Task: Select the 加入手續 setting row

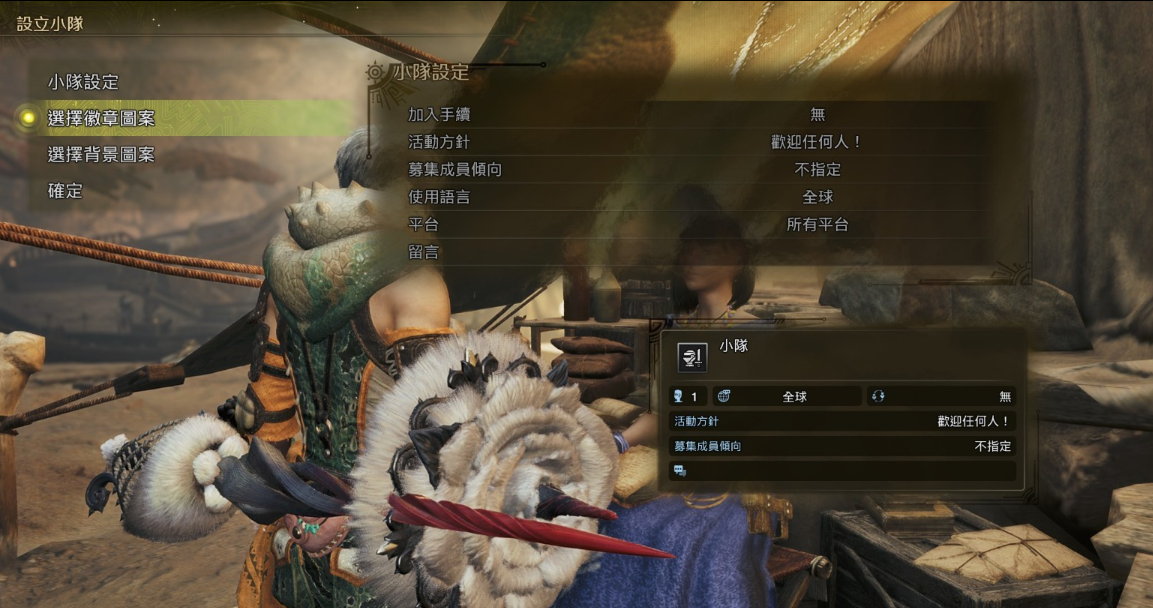Action: pos(700,115)
